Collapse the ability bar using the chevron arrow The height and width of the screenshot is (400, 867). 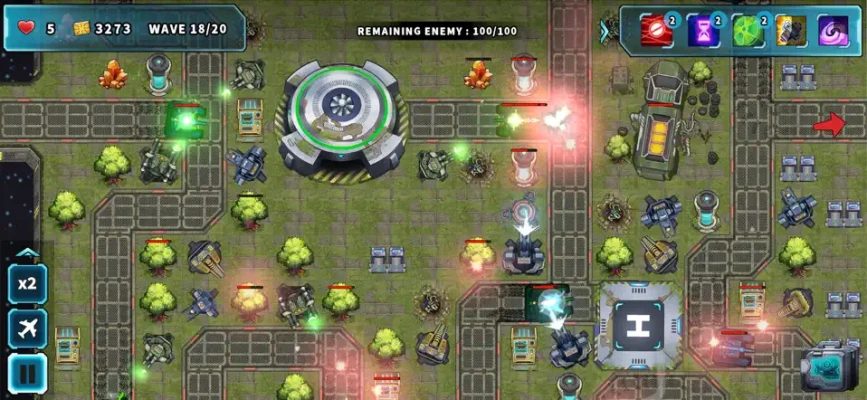click(605, 31)
